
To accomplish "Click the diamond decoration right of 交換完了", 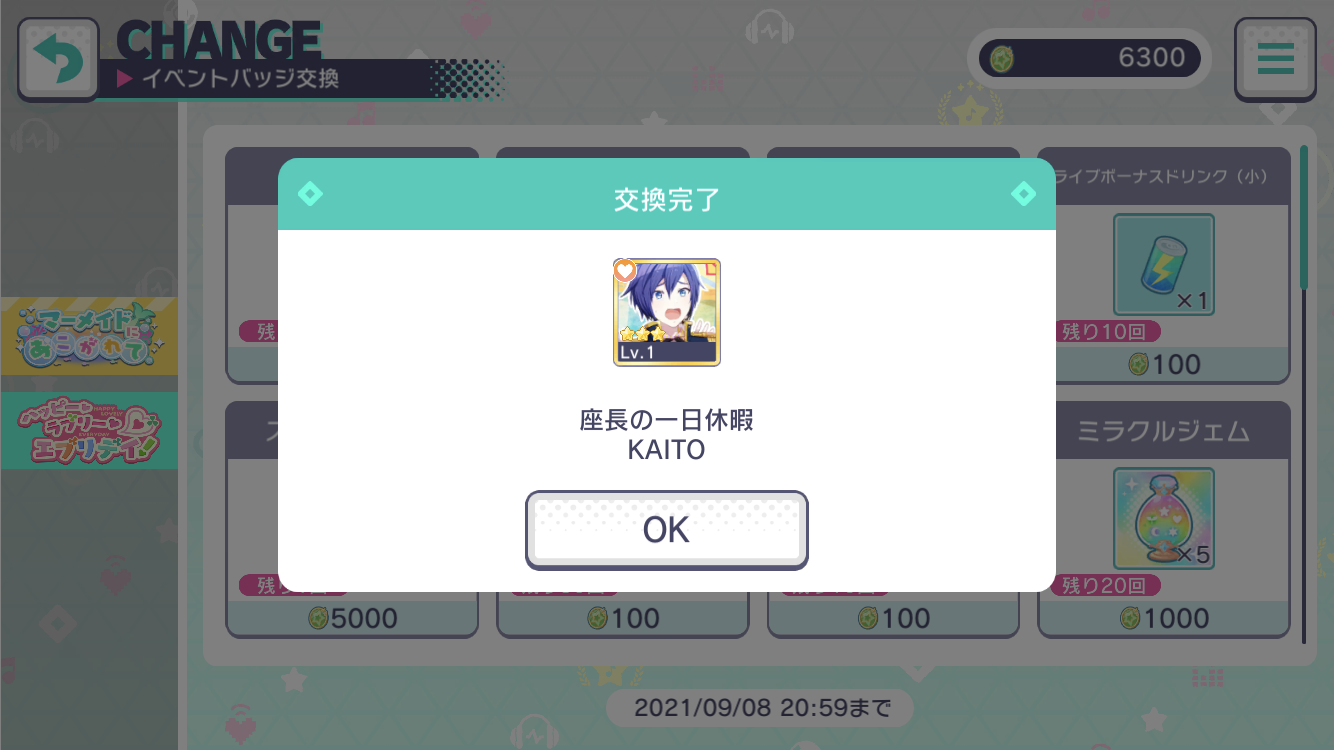I will (x=1024, y=194).
